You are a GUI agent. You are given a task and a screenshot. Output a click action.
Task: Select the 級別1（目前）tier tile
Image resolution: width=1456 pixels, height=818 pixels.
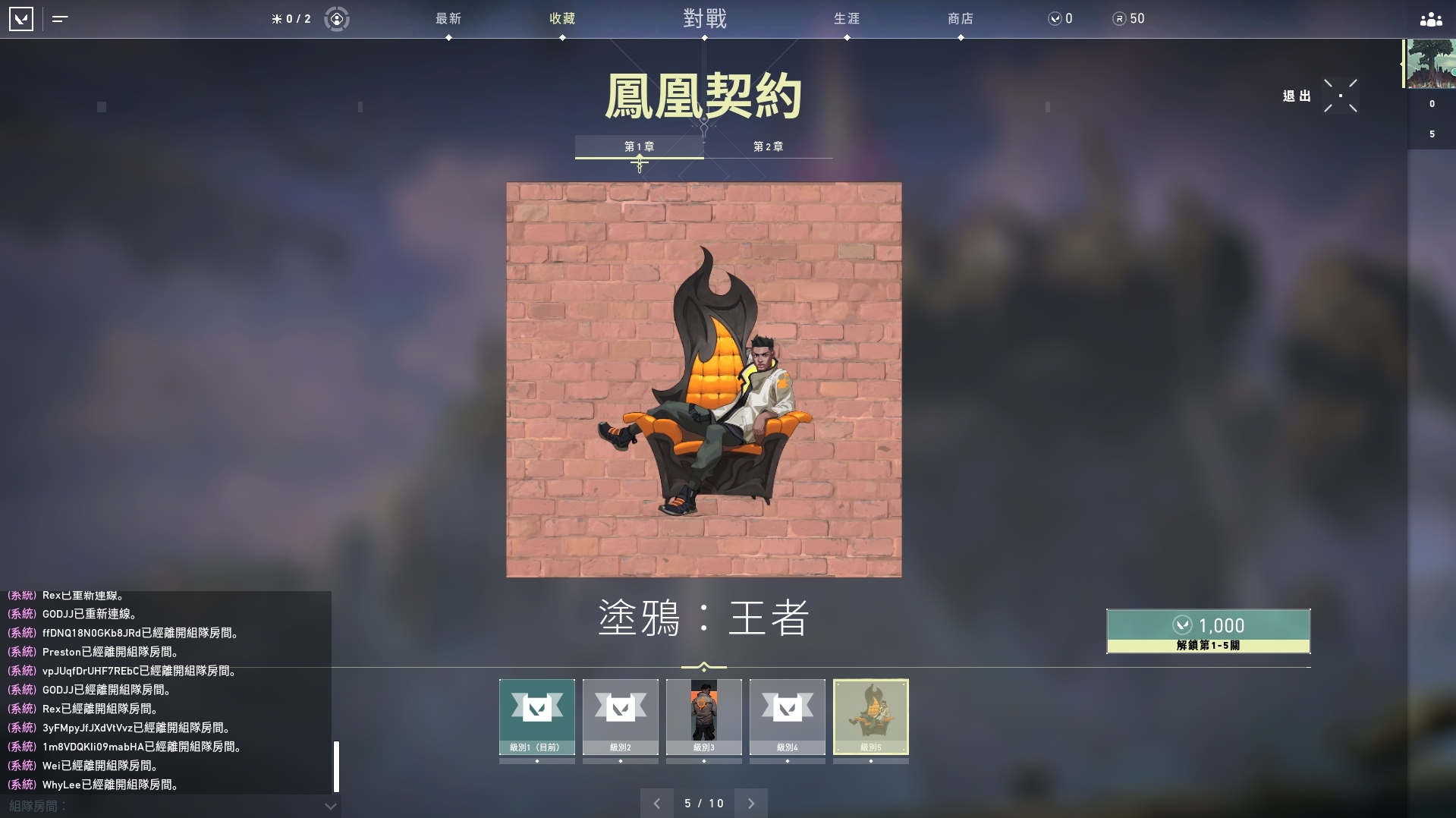pyautogui.click(x=536, y=716)
